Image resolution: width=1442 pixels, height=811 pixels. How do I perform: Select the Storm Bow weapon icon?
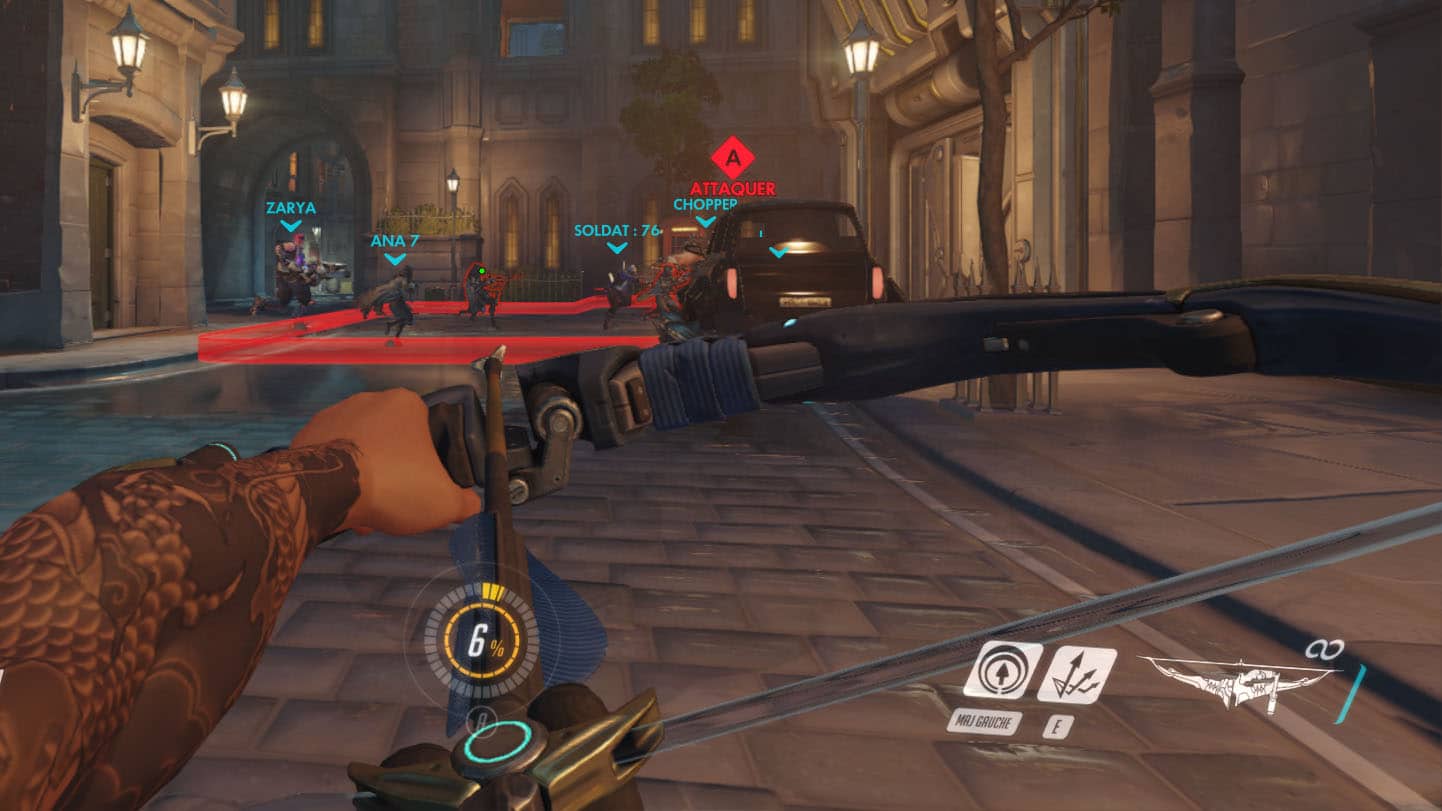(x=1240, y=682)
